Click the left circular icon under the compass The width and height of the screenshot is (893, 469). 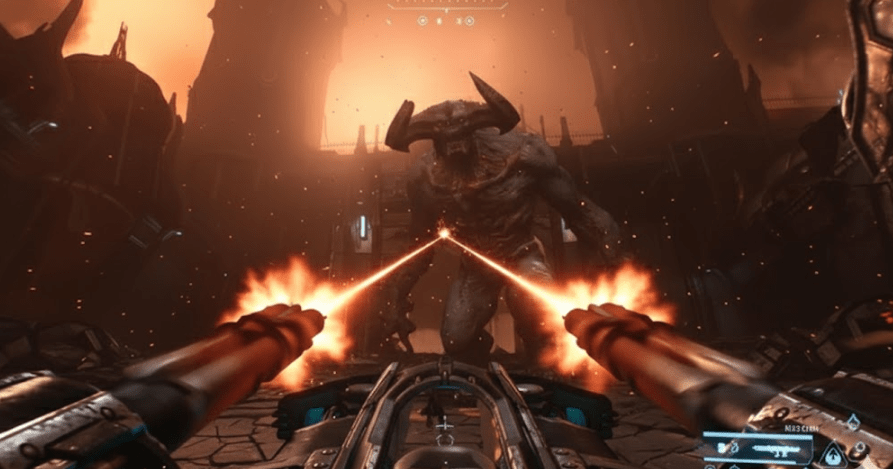pyautogui.click(x=422, y=20)
